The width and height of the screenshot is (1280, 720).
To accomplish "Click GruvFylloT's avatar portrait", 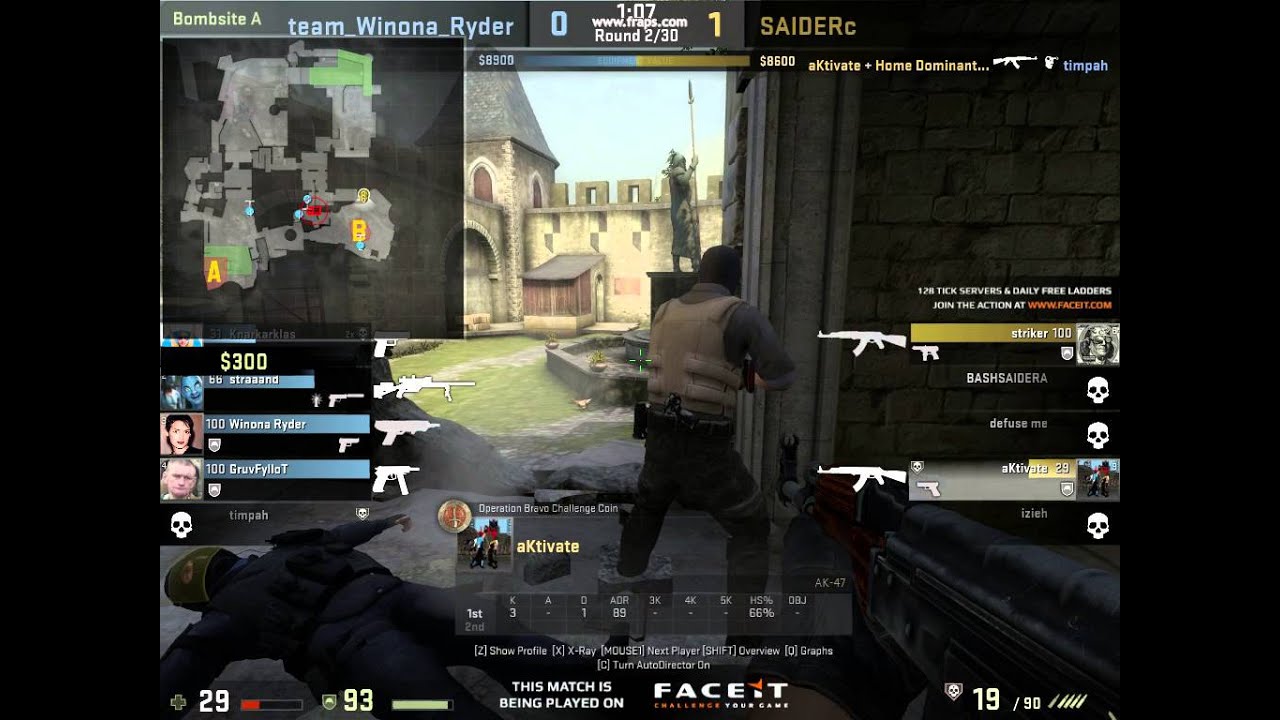I will click(181, 479).
